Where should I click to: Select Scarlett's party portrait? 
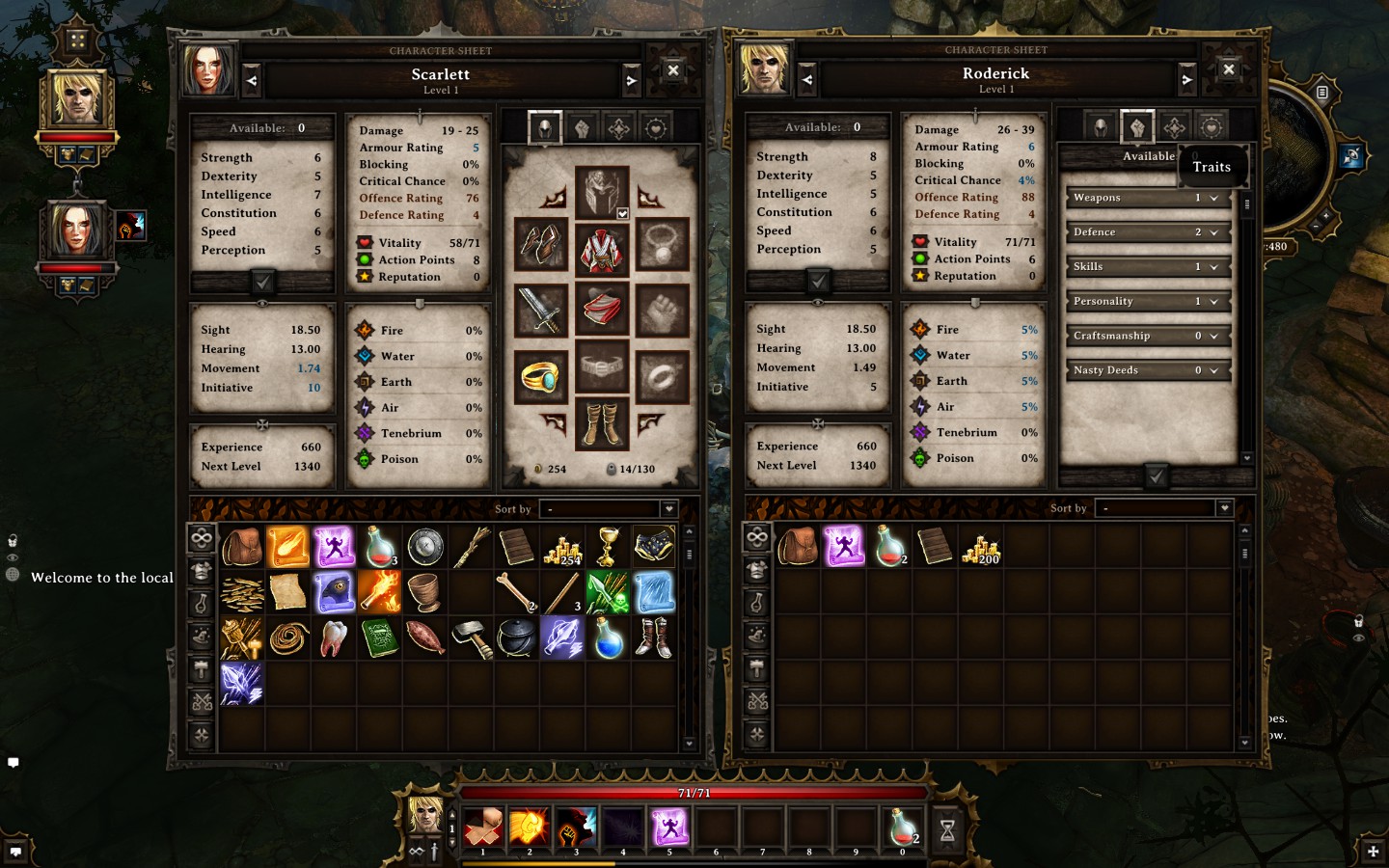[x=76, y=231]
